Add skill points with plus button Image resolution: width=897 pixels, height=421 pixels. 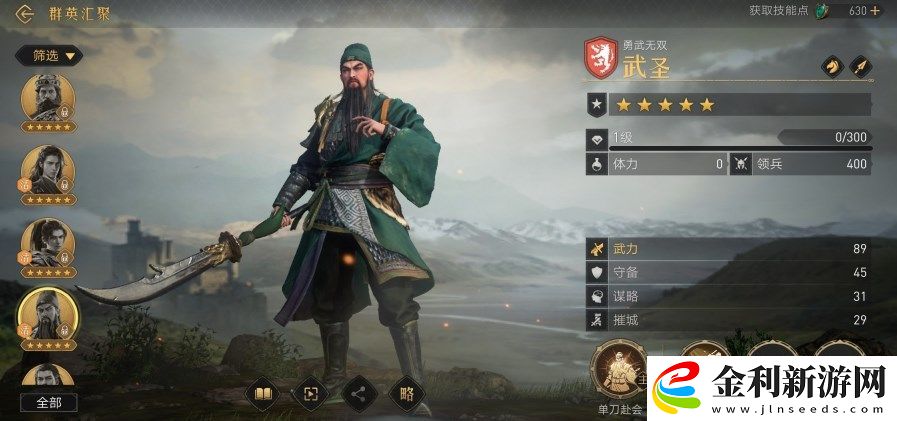pos(875,11)
